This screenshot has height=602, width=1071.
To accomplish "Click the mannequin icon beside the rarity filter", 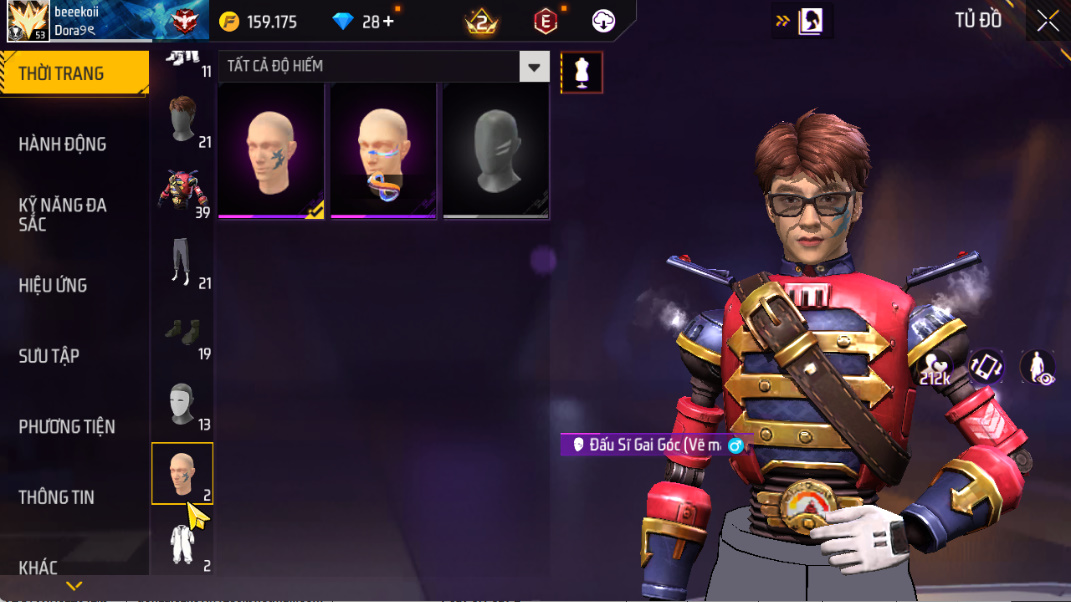I will (582, 71).
